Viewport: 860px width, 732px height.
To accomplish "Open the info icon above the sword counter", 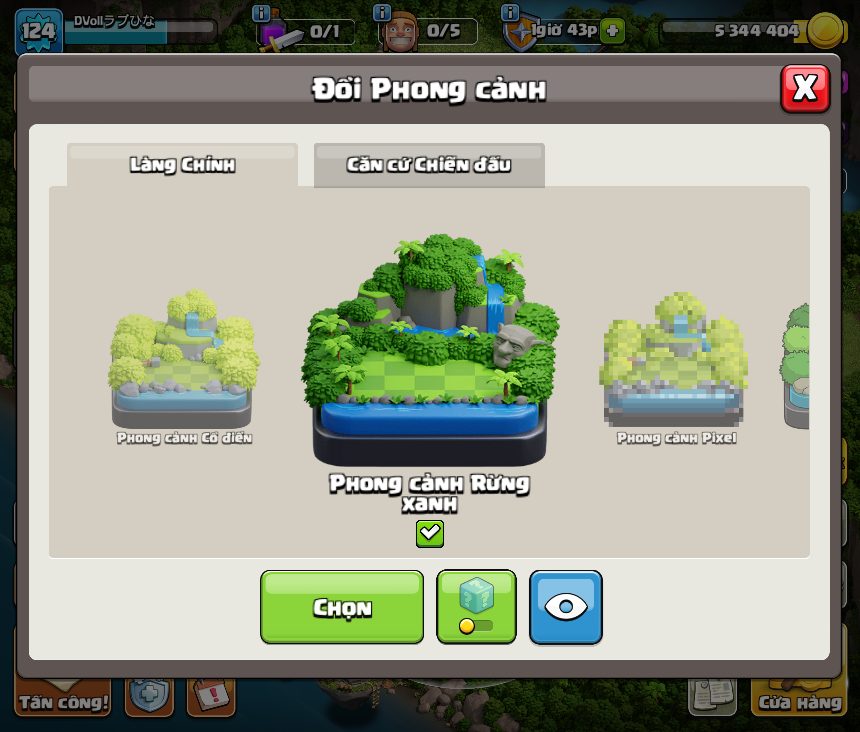I will pyautogui.click(x=261, y=12).
